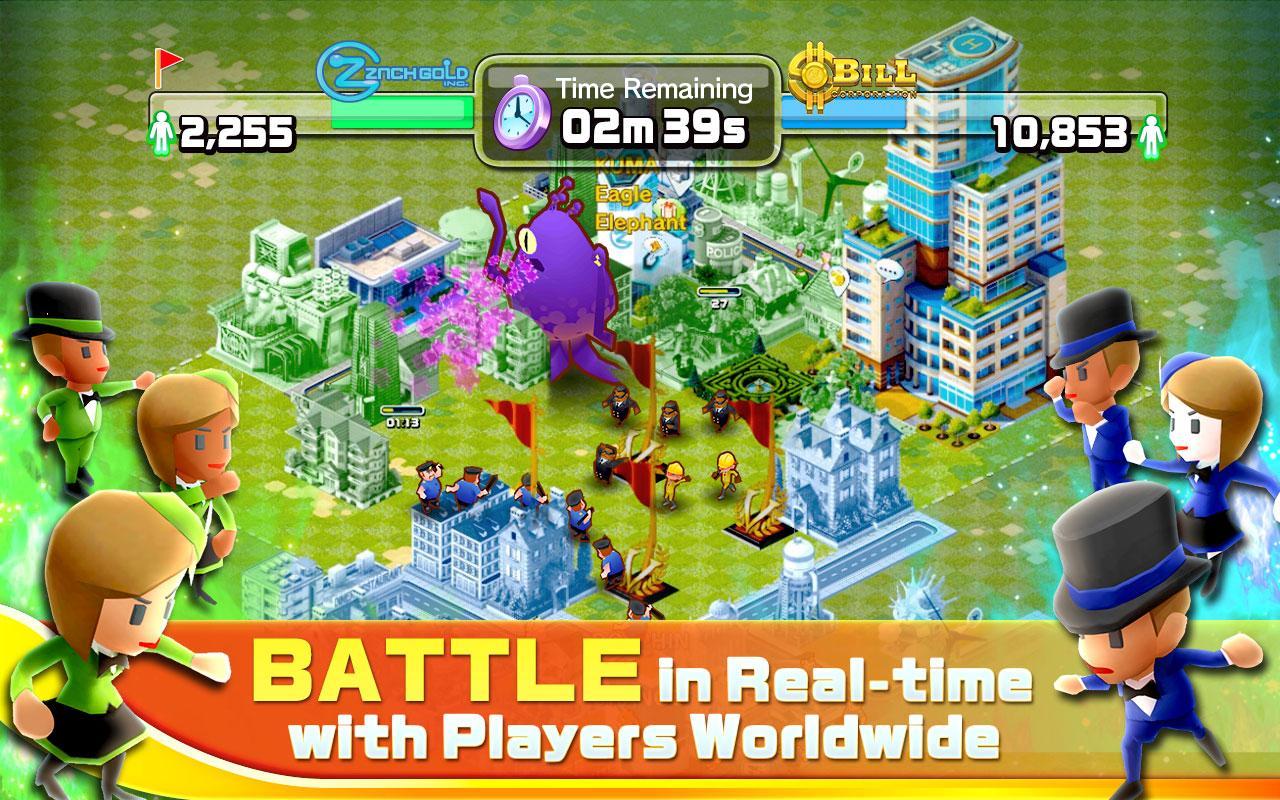
Task: Select the Eagle player name label
Action: (x=622, y=192)
